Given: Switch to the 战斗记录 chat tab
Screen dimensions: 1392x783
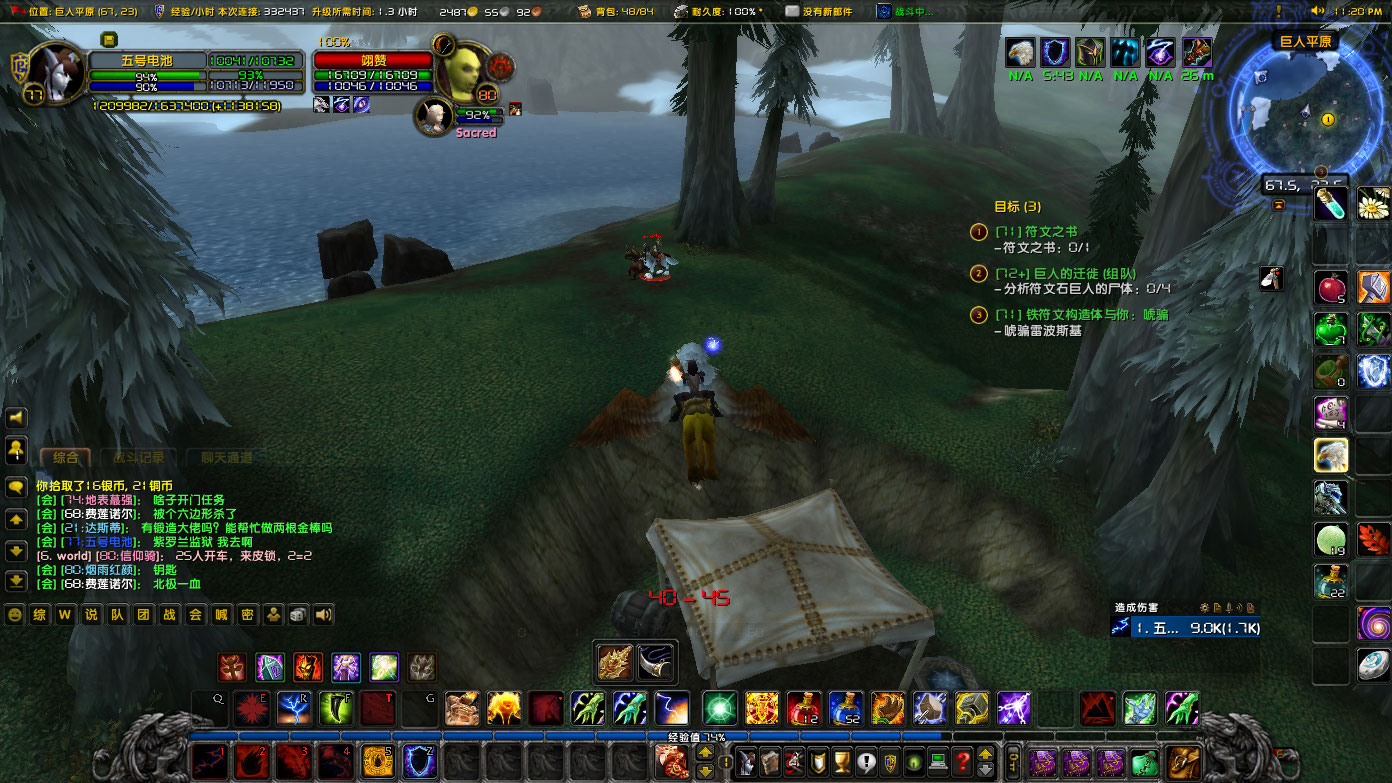Looking at the screenshot, I should point(137,455).
